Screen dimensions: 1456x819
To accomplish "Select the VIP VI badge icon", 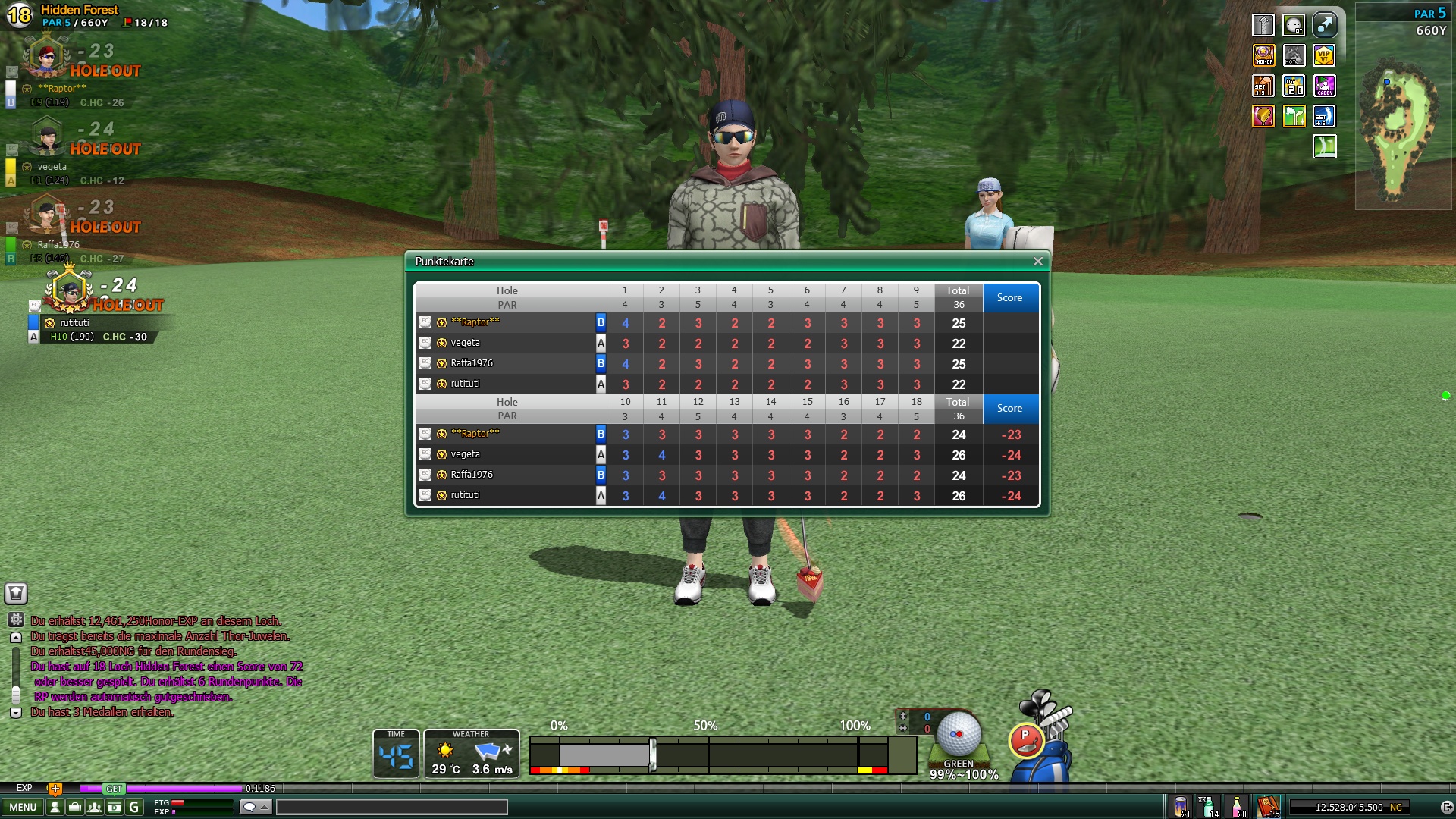I will (x=1324, y=55).
